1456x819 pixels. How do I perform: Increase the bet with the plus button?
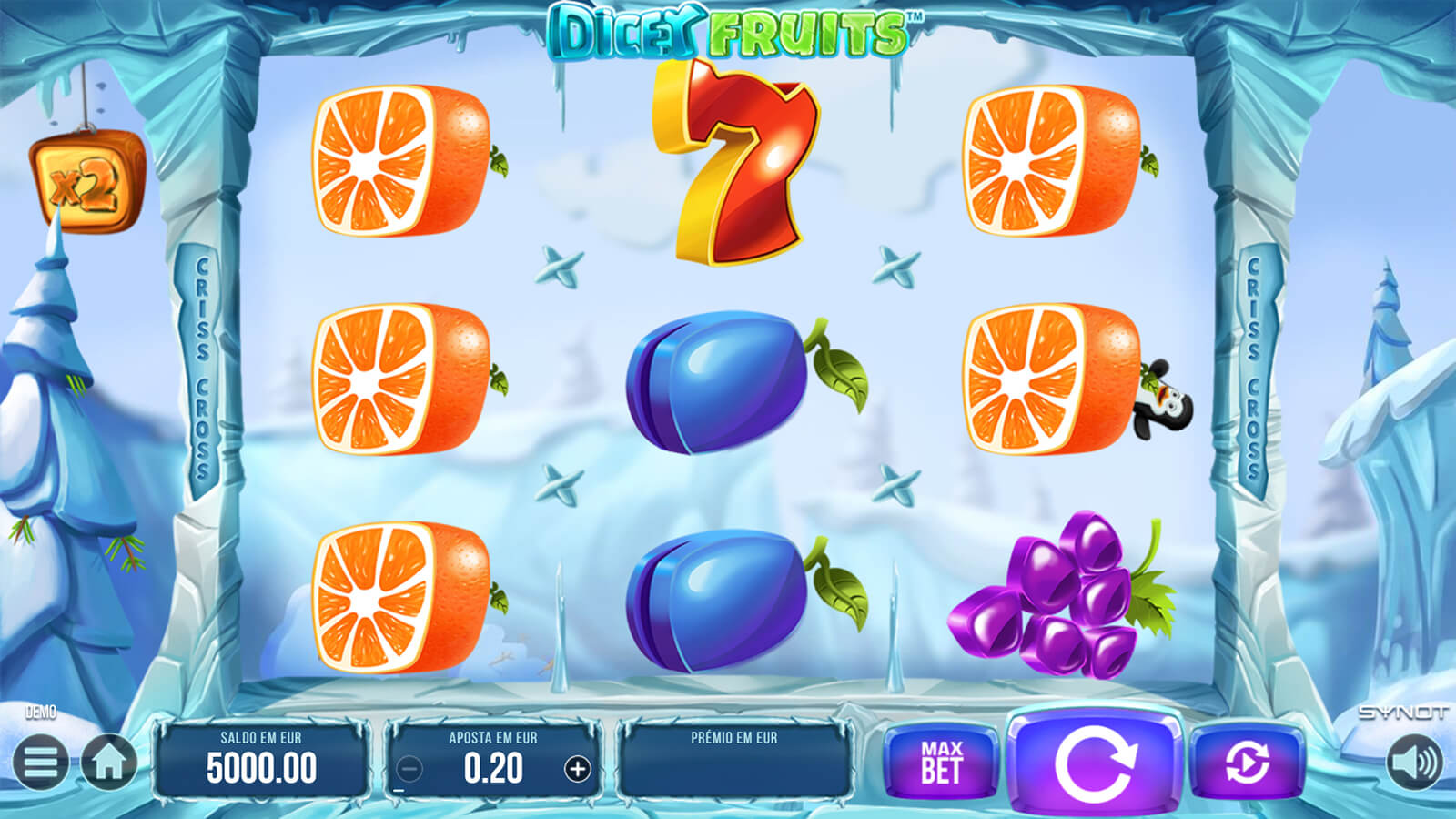pos(577,770)
